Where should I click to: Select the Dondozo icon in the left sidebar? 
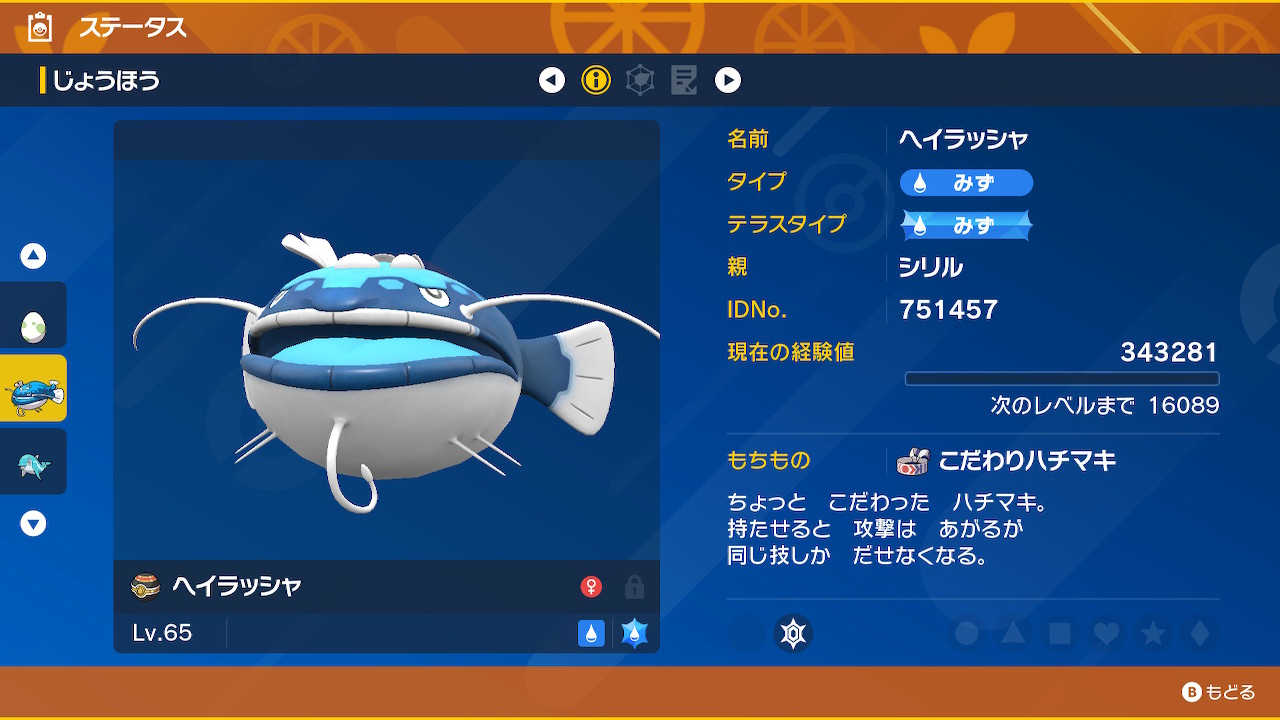pos(33,388)
